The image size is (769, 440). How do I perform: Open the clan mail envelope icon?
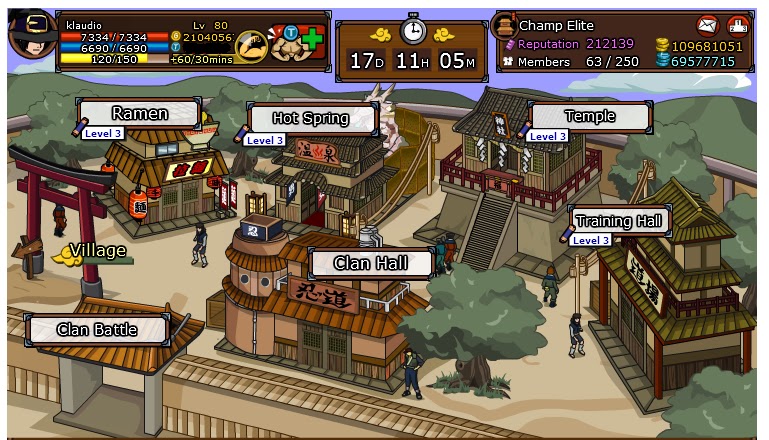[707, 25]
